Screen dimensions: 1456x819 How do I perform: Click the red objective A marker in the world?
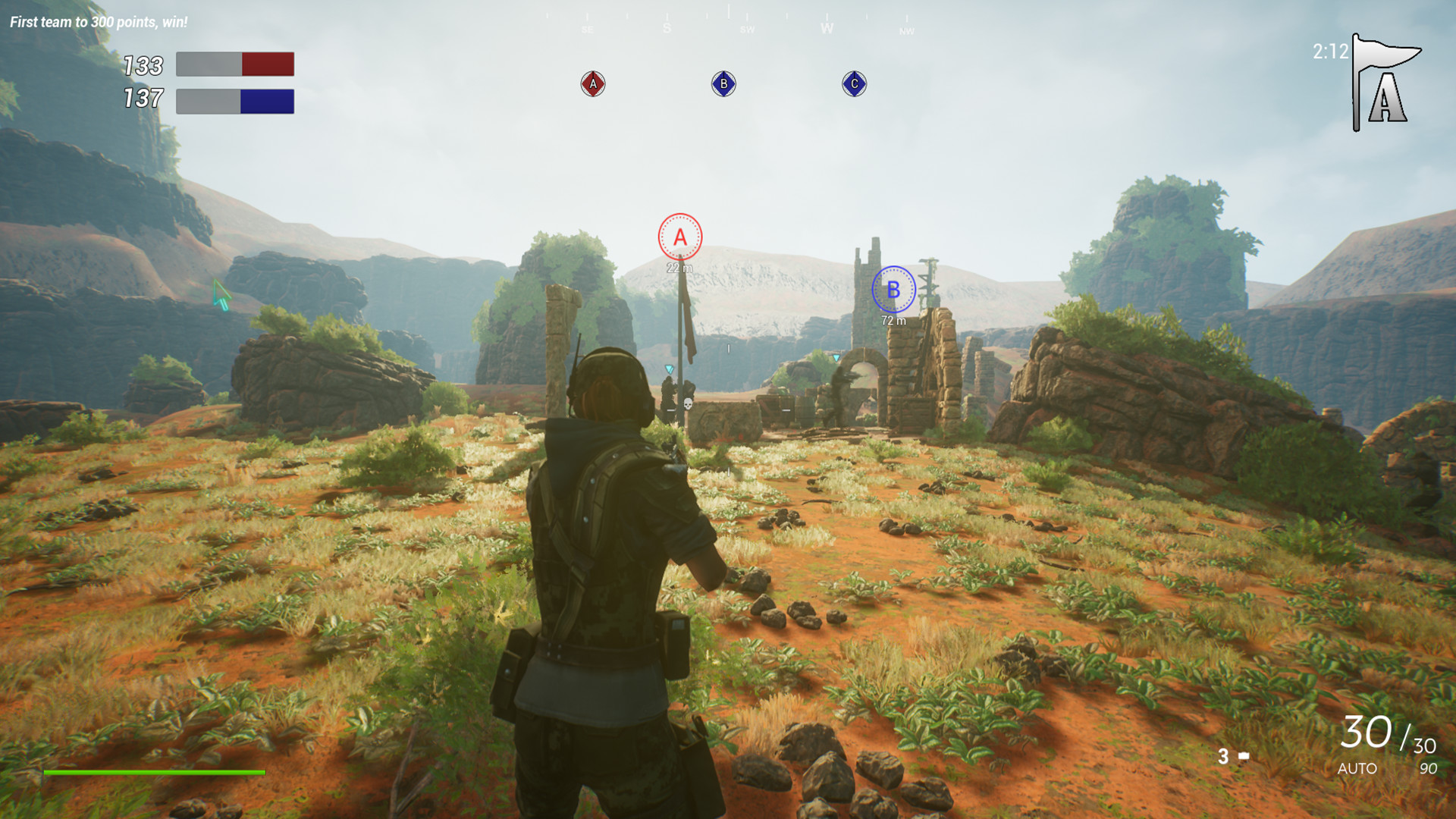(679, 237)
